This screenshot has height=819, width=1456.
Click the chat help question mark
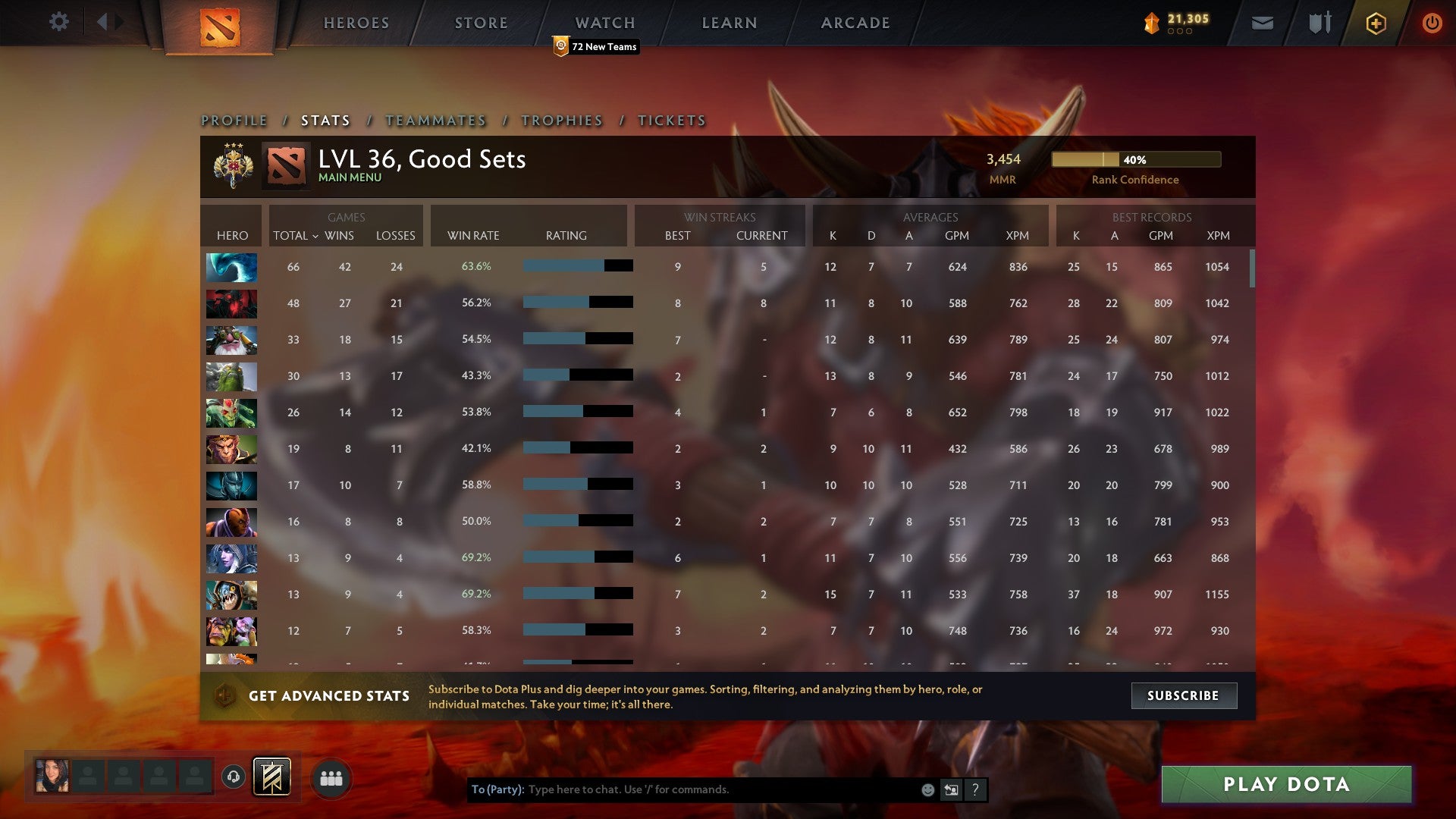975,789
